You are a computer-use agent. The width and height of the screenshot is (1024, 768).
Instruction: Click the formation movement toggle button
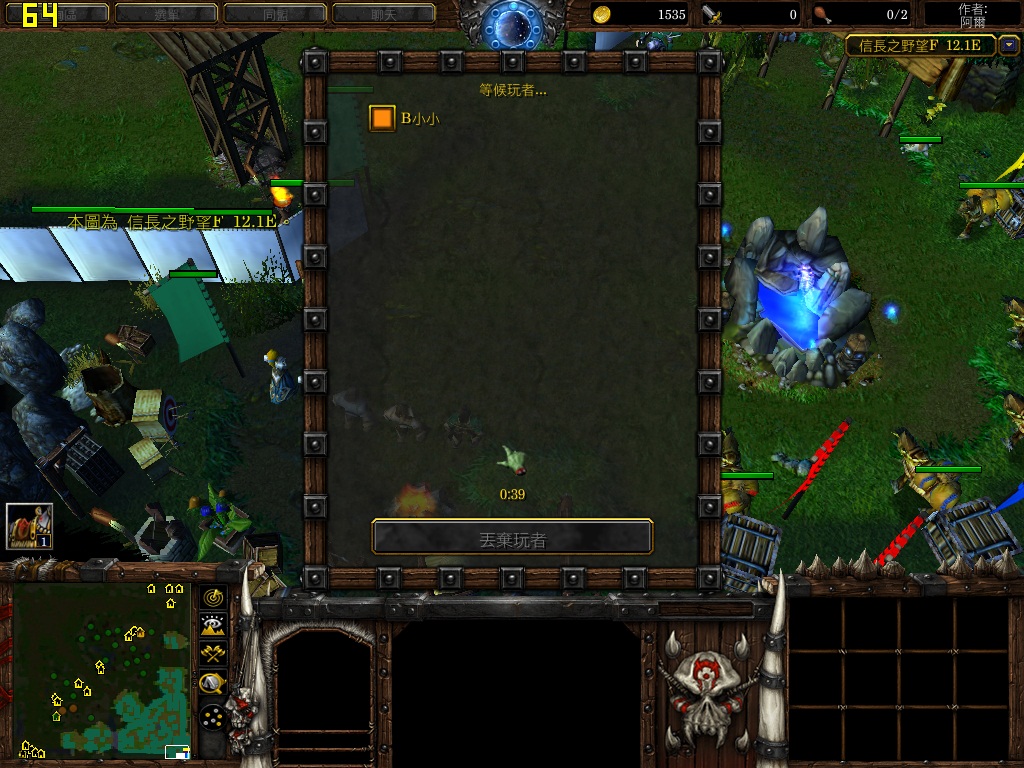212,717
